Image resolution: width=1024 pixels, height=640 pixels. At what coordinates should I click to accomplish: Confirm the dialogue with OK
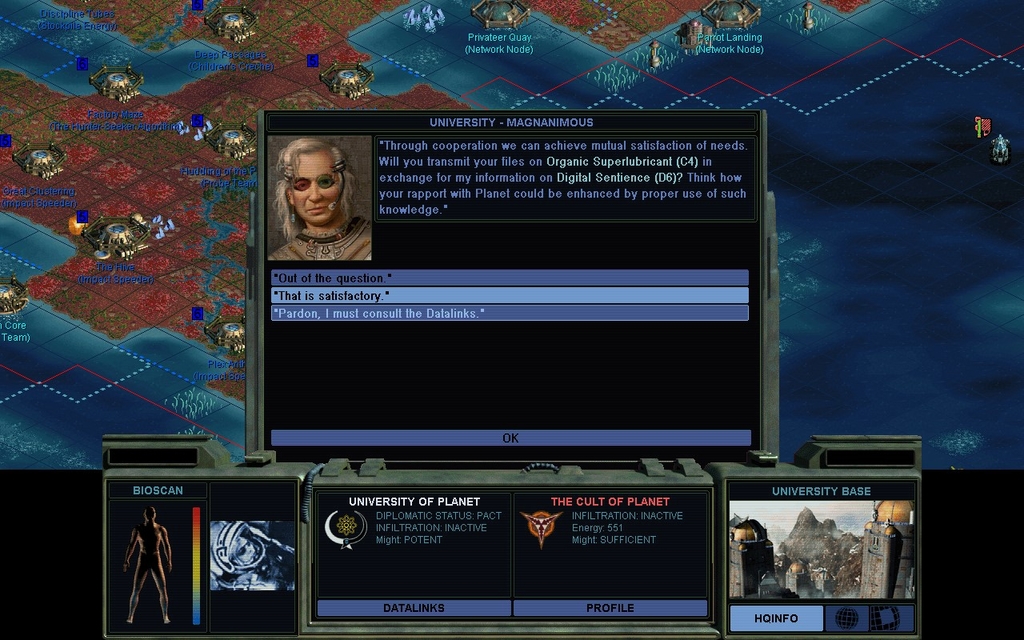[510, 438]
